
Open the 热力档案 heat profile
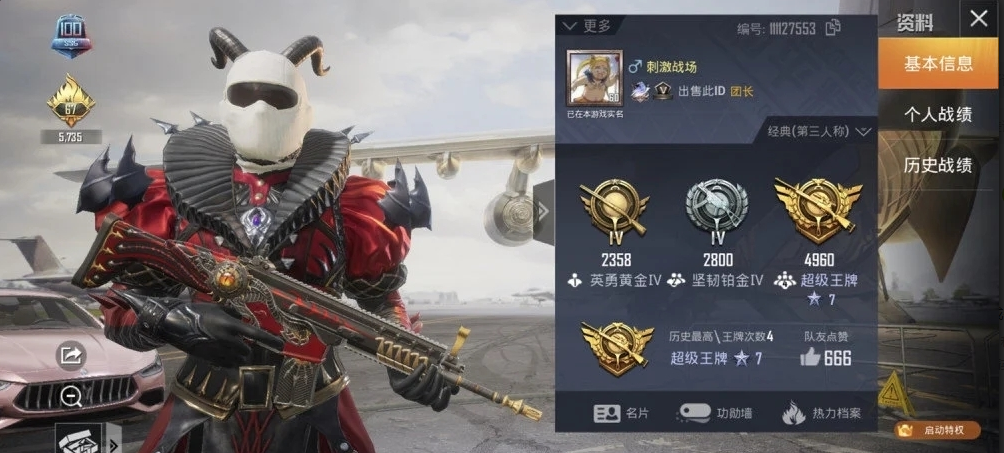point(820,412)
